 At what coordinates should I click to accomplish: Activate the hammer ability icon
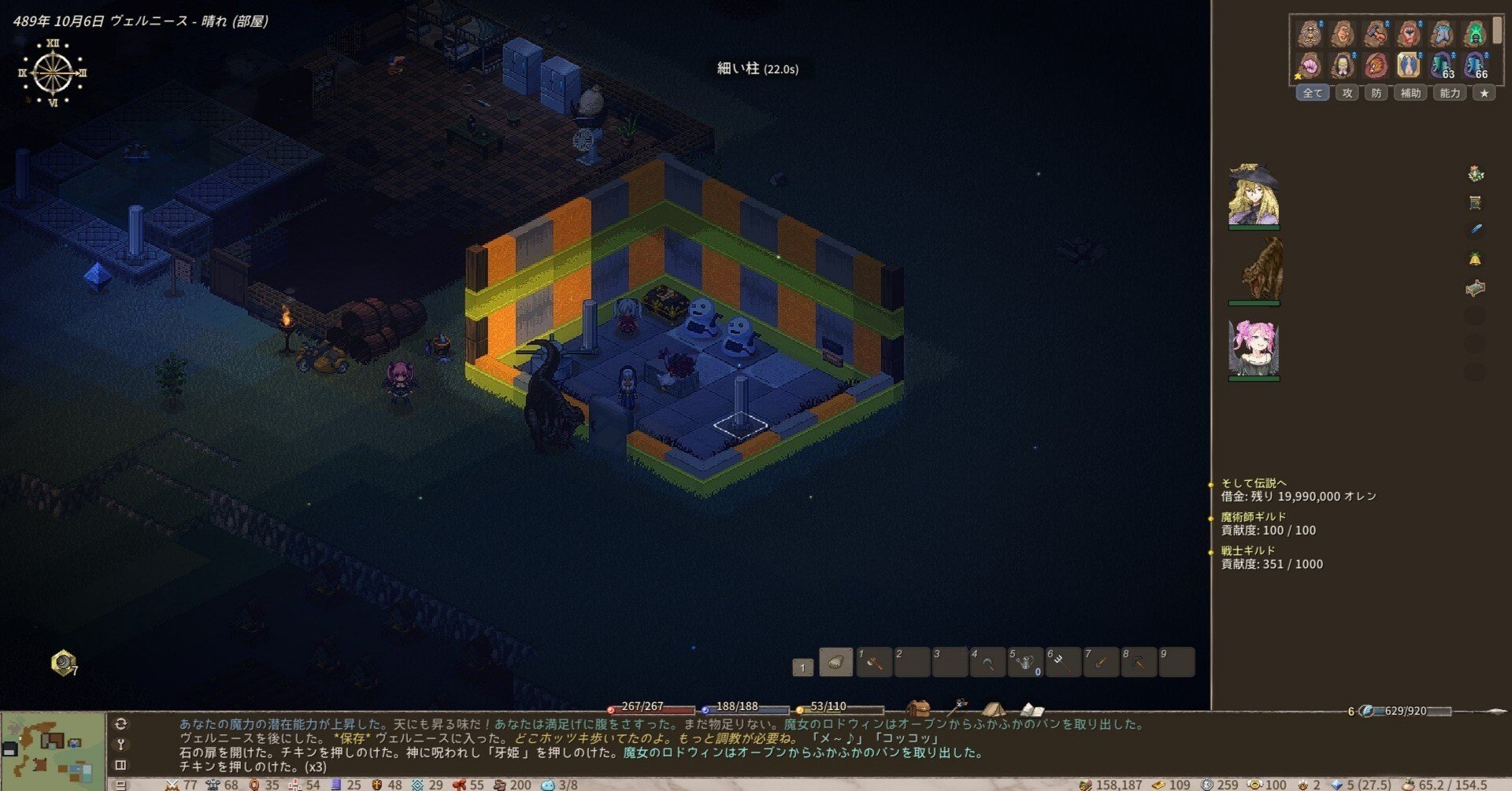[x=1376, y=33]
